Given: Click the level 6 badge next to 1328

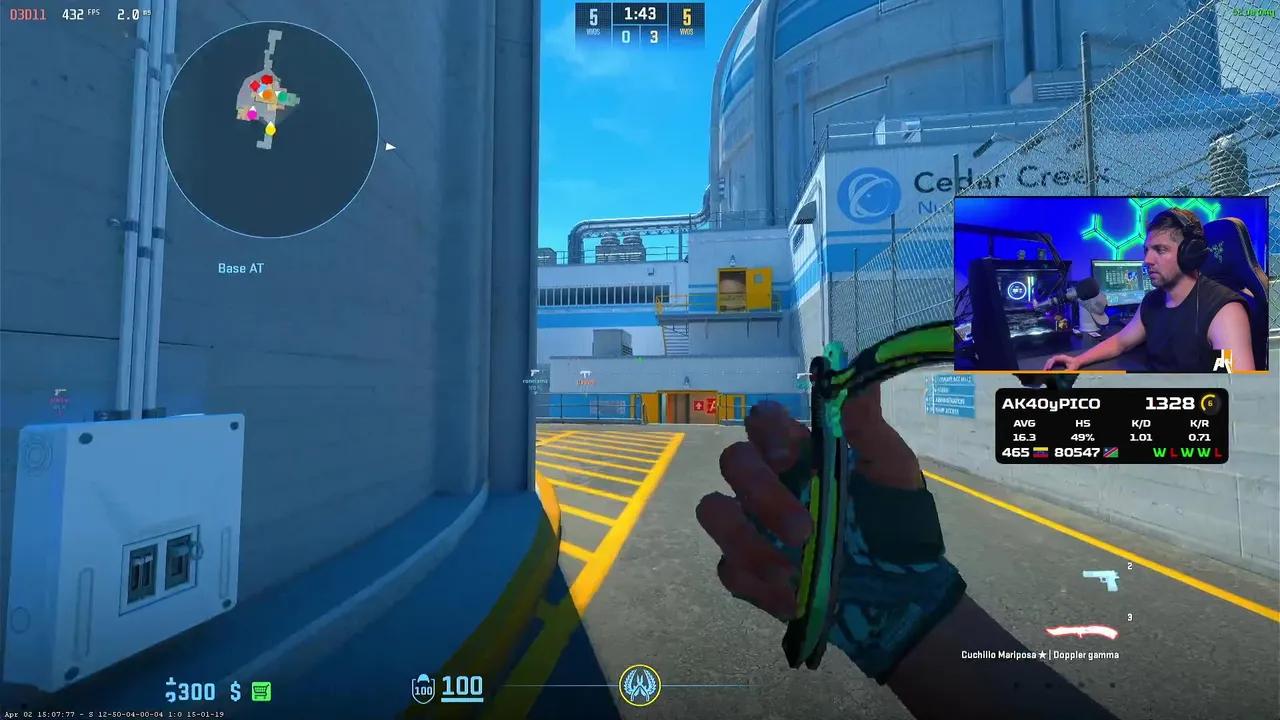Looking at the screenshot, I should click(x=1210, y=403).
